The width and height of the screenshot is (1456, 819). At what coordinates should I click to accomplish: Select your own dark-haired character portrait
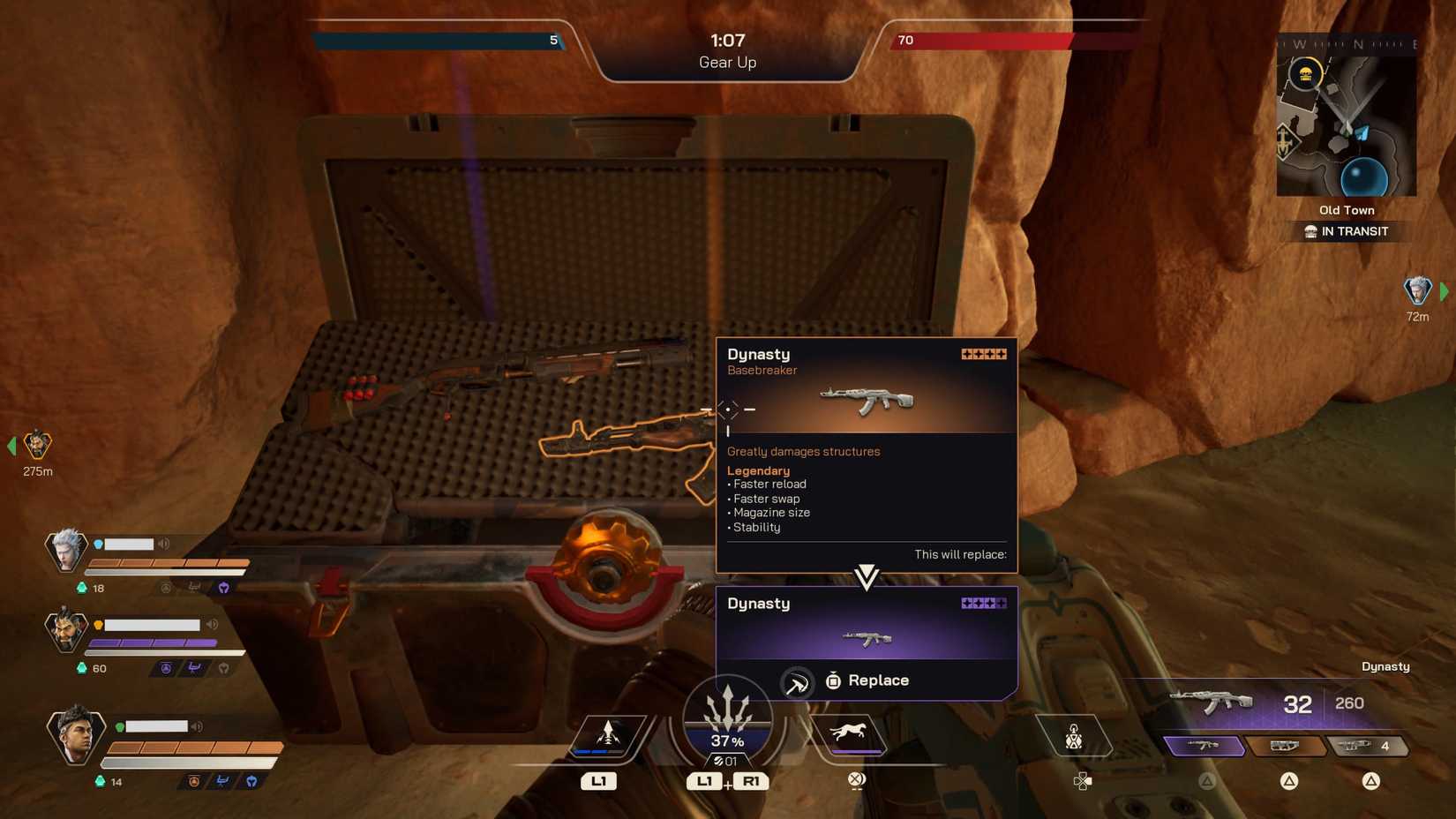tap(75, 733)
